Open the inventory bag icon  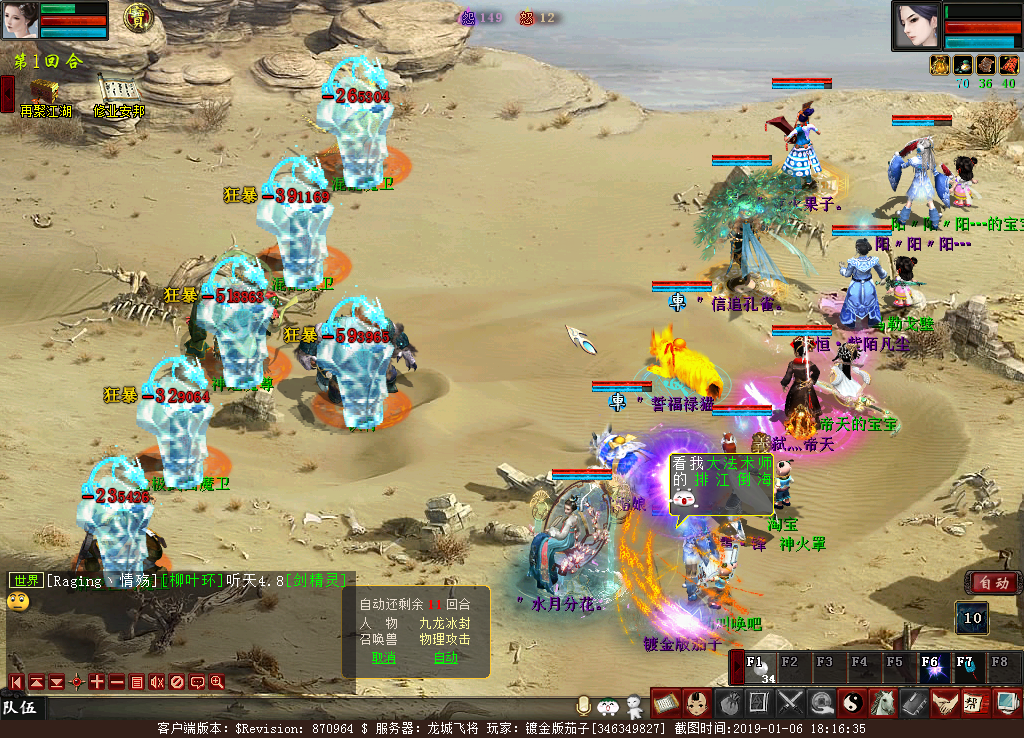click(728, 703)
